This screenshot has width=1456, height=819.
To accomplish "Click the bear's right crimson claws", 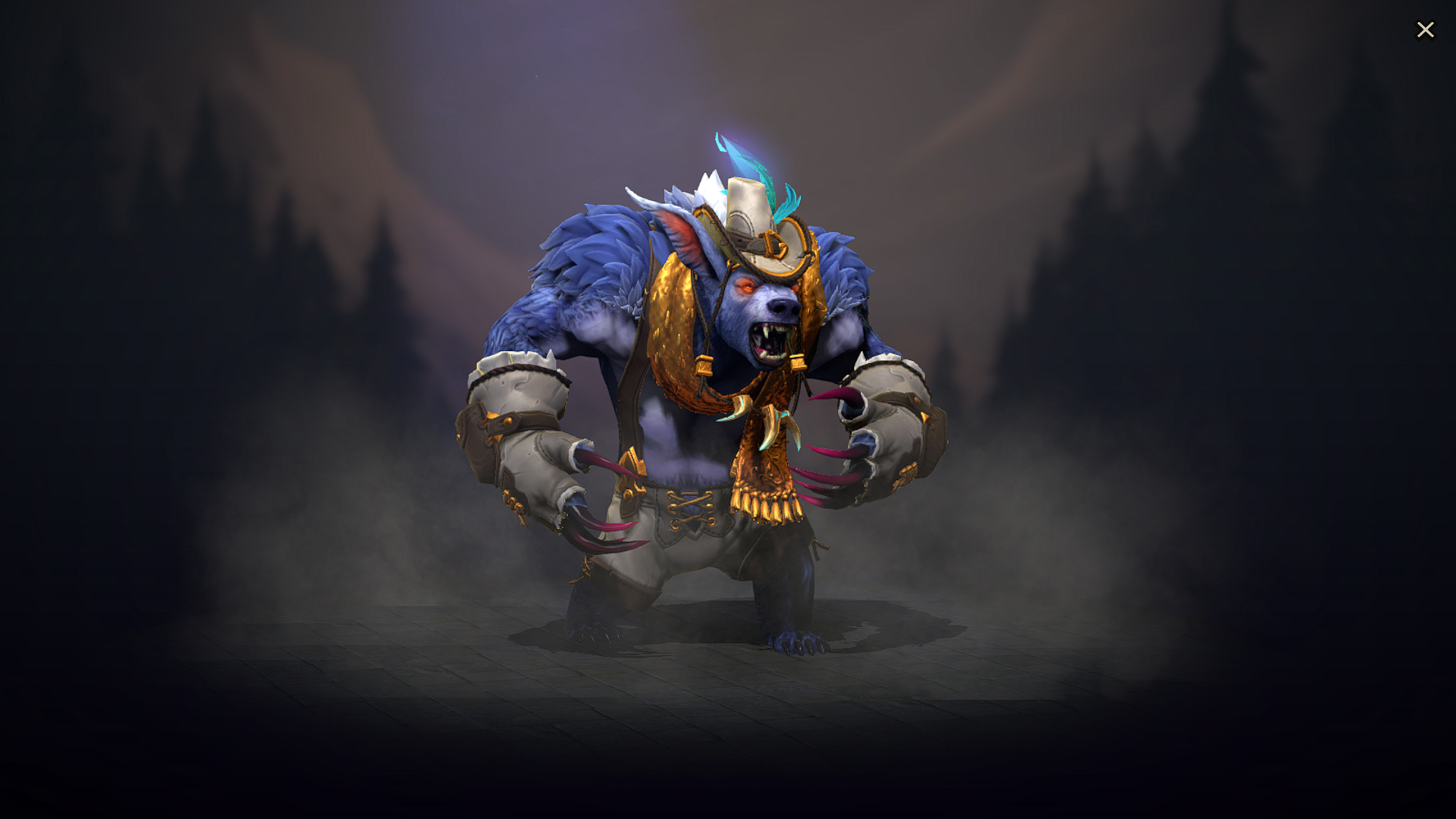I will (599, 531).
